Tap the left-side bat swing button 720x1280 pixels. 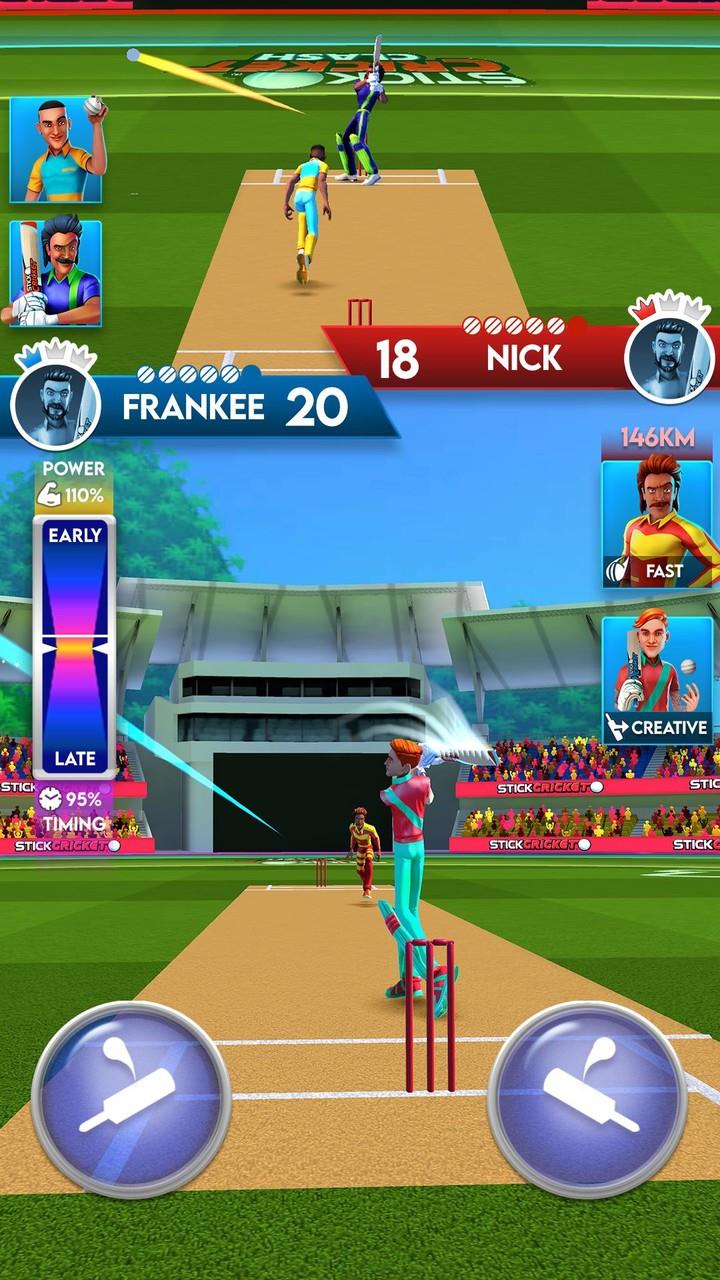click(131, 1098)
